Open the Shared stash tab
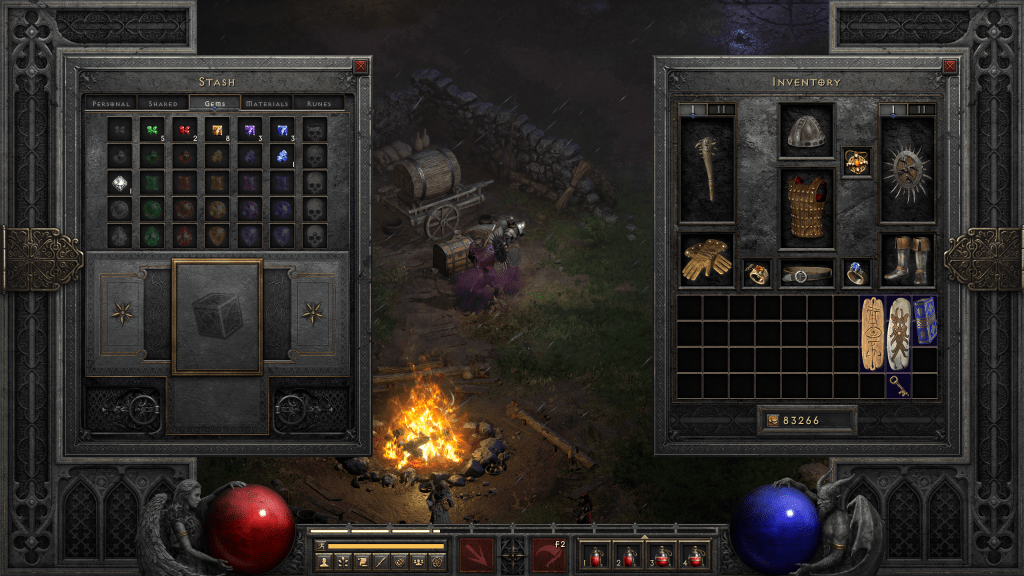1024x576 pixels. click(x=163, y=103)
